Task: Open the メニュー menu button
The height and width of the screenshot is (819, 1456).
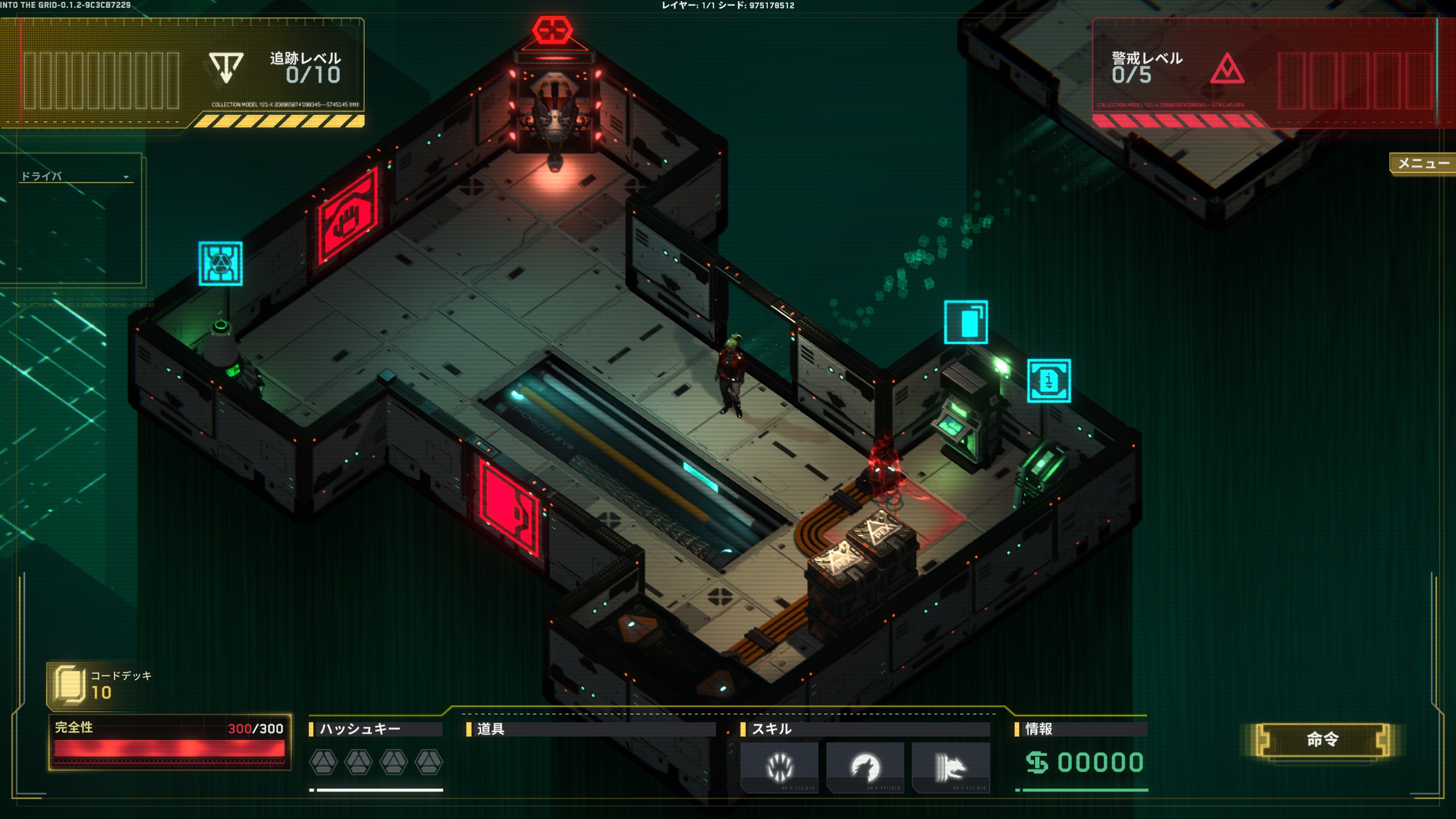Action: coord(1423,164)
